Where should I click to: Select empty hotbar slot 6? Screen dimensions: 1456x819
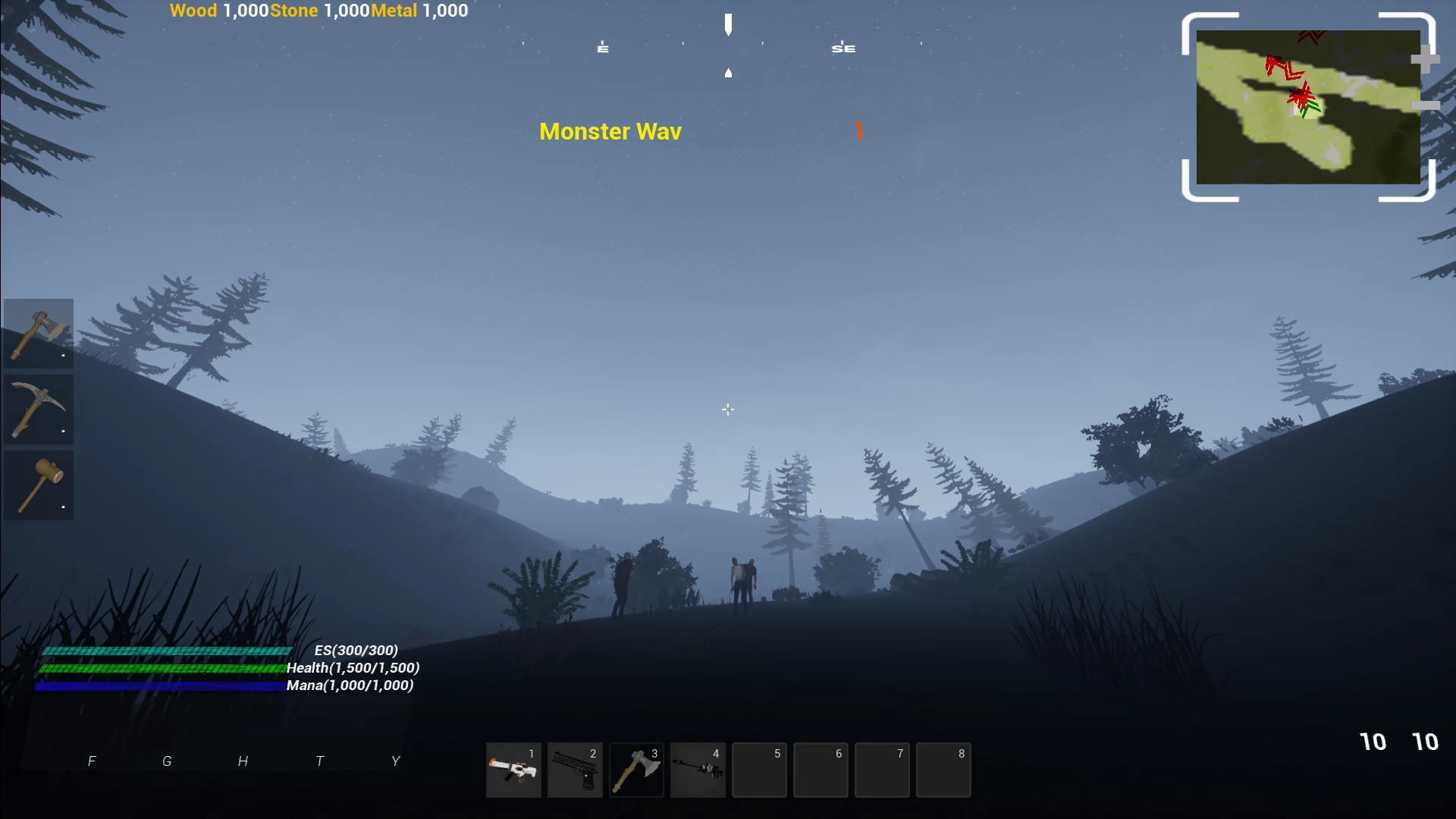coord(821,770)
